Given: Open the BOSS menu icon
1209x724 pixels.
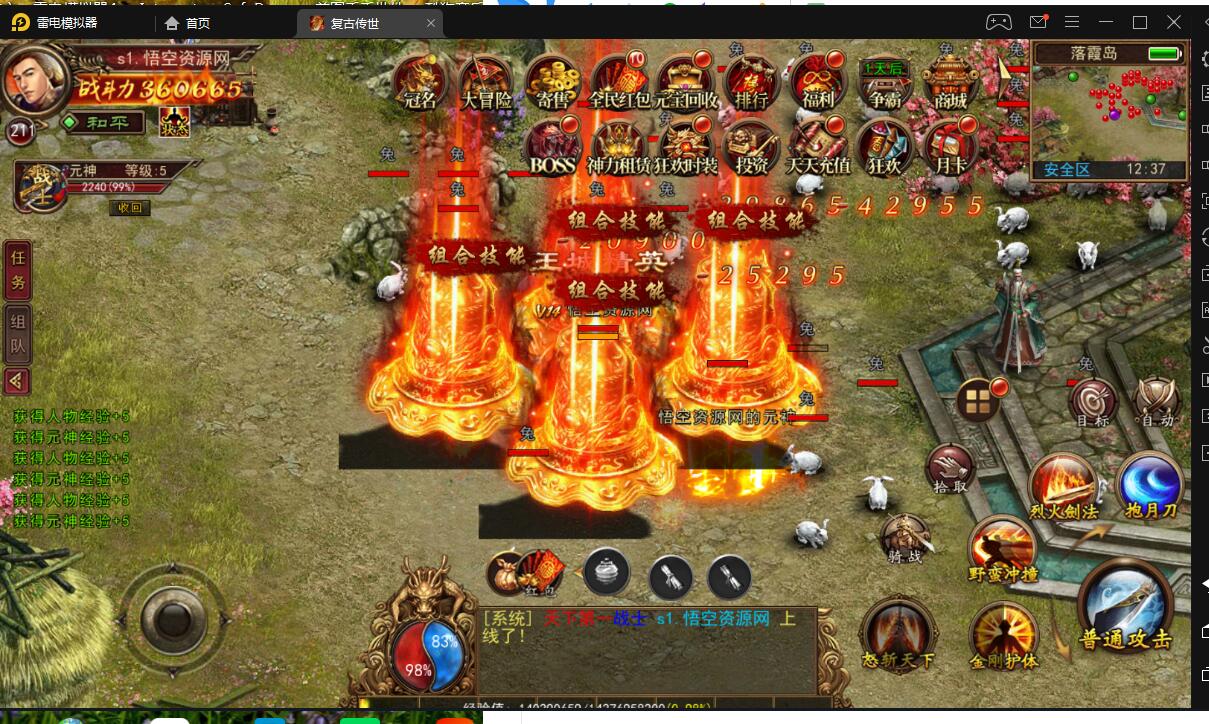Looking at the screenshot, I should (552, 148).
